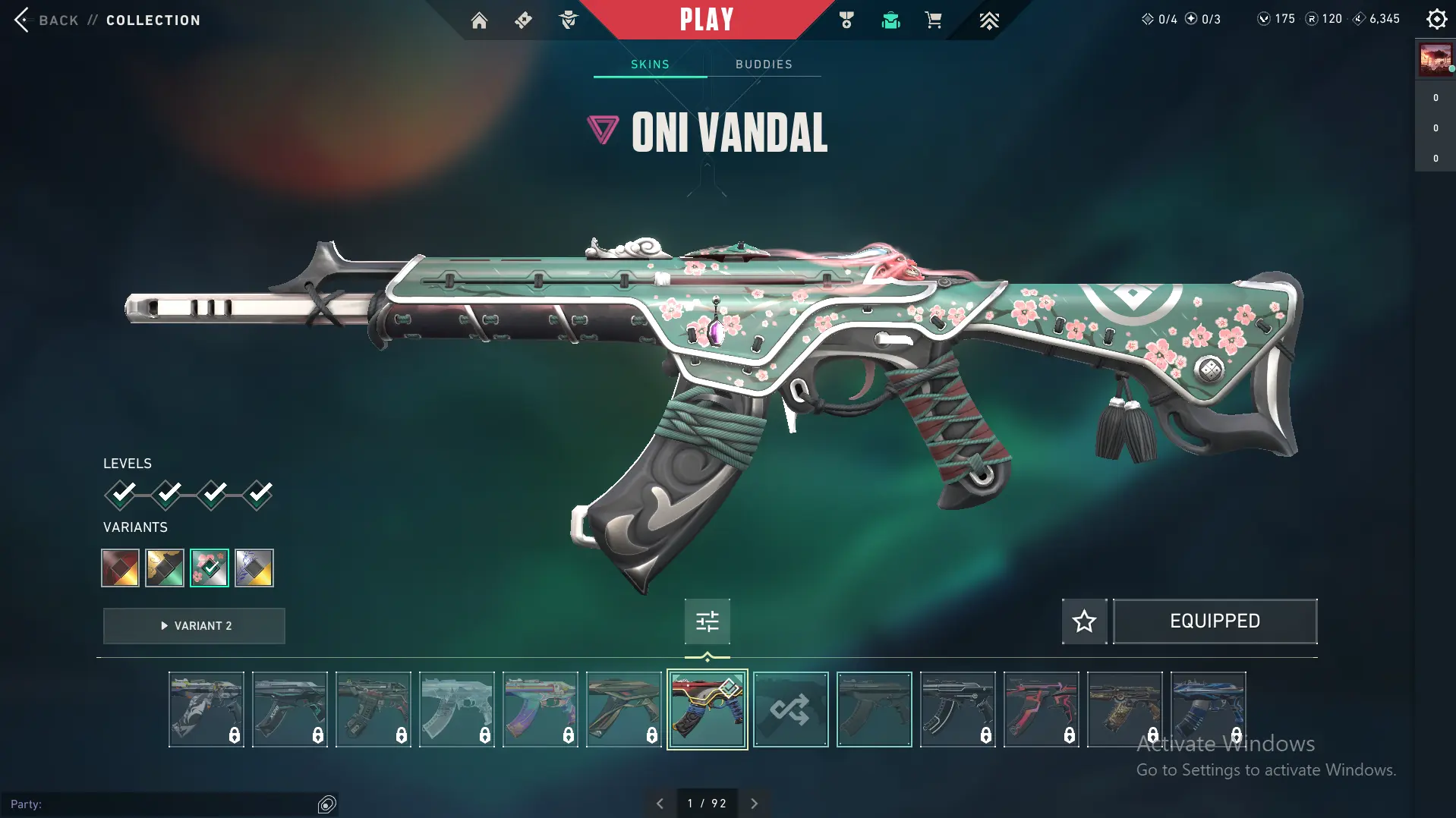Go to the previous skin page
This screenshot has height=818, width=1456.
point(660,804)
